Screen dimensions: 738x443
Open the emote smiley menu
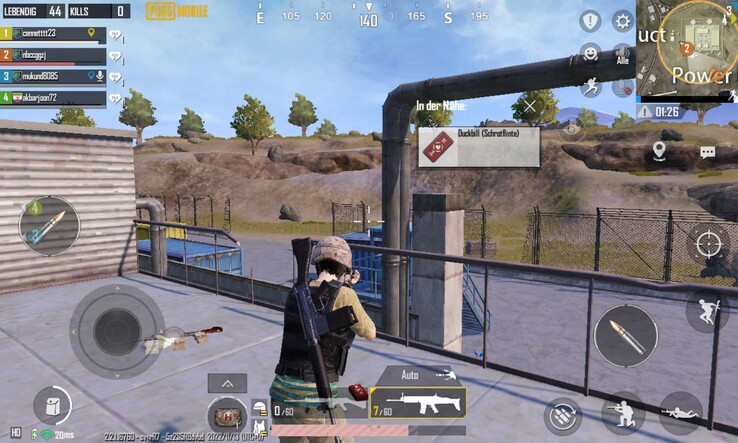tap(590, 52)
